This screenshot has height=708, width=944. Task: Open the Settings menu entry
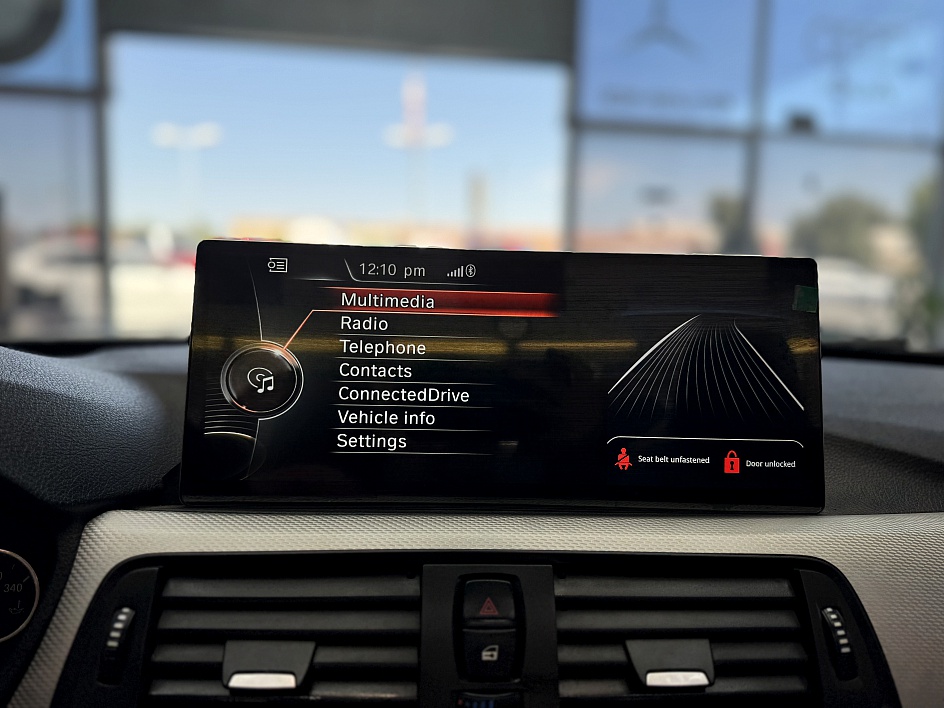[371, 441]
